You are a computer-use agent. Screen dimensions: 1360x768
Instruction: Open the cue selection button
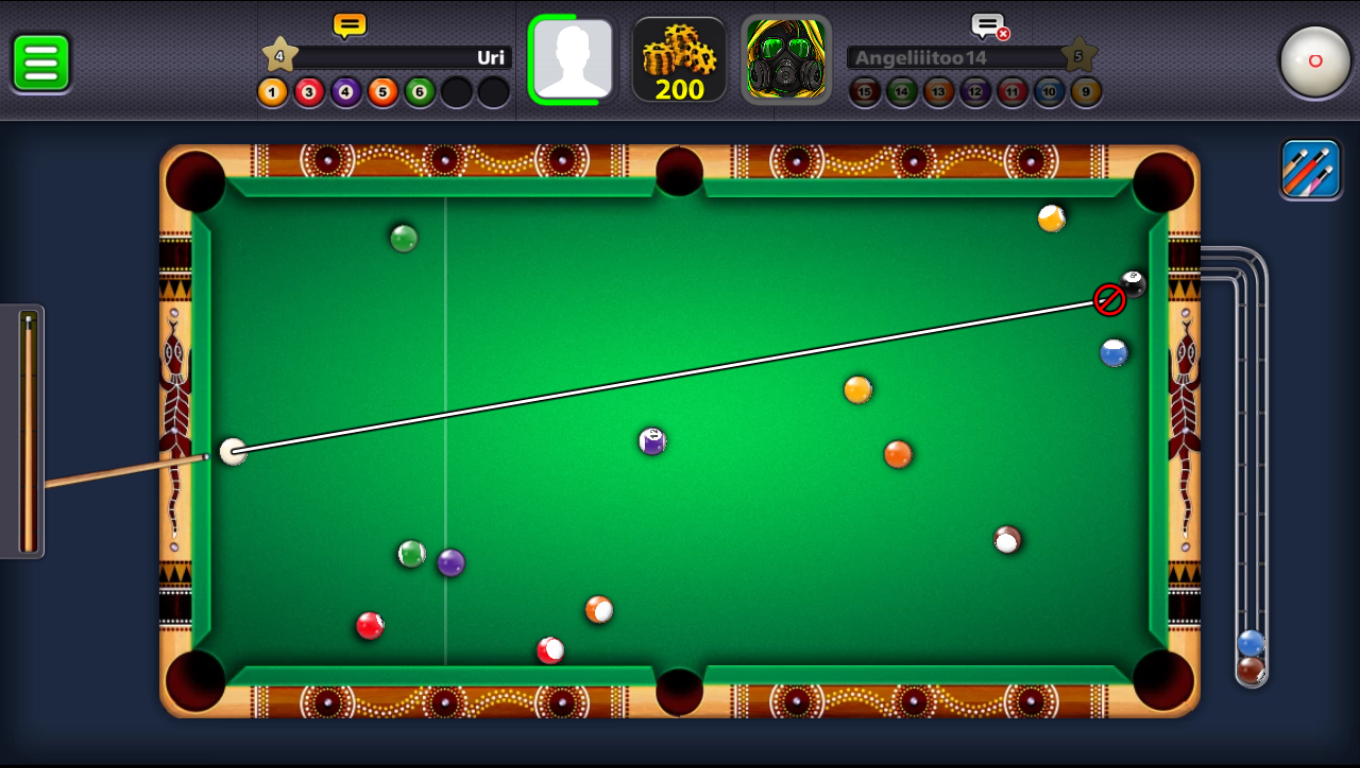(x=1310, y=169)
